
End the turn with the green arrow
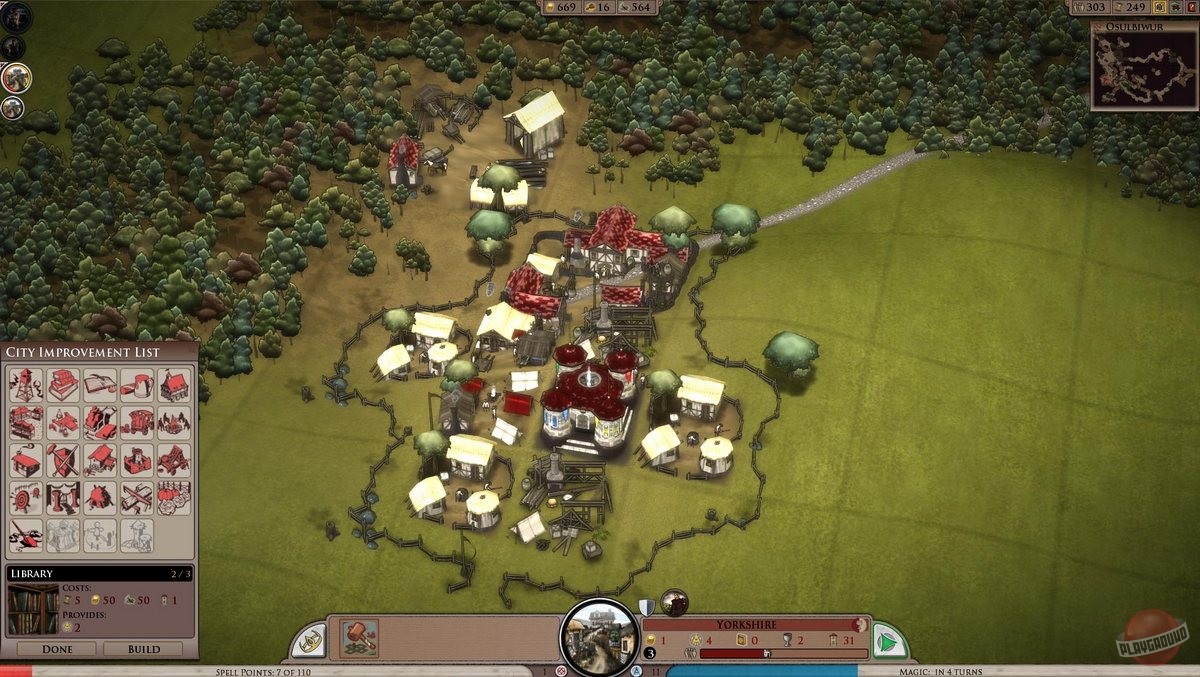[x=887, y=641]
